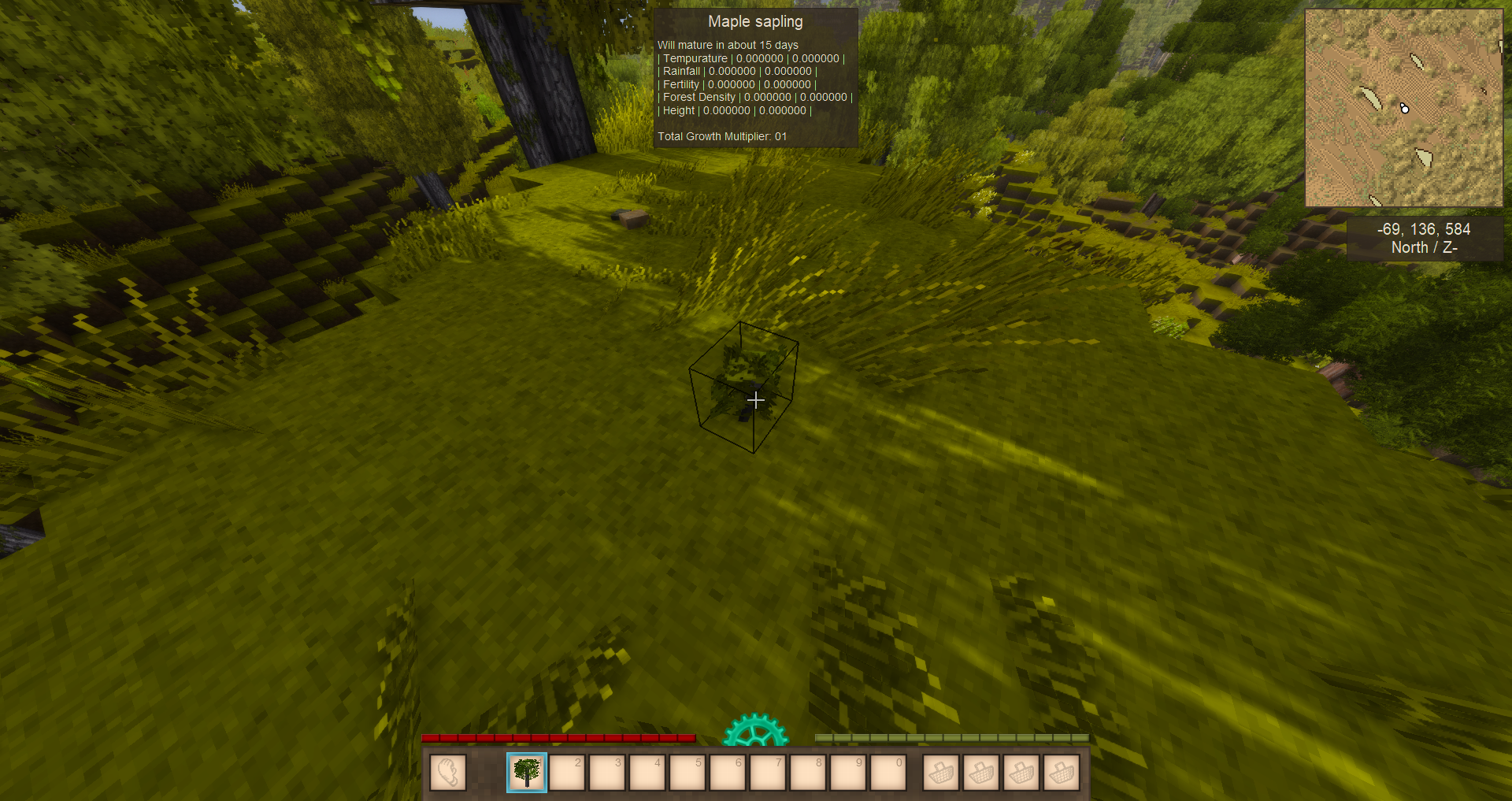Select empty hotbar slot number 0
This screenshot has width=1512, height=801.
click(888, 773)
